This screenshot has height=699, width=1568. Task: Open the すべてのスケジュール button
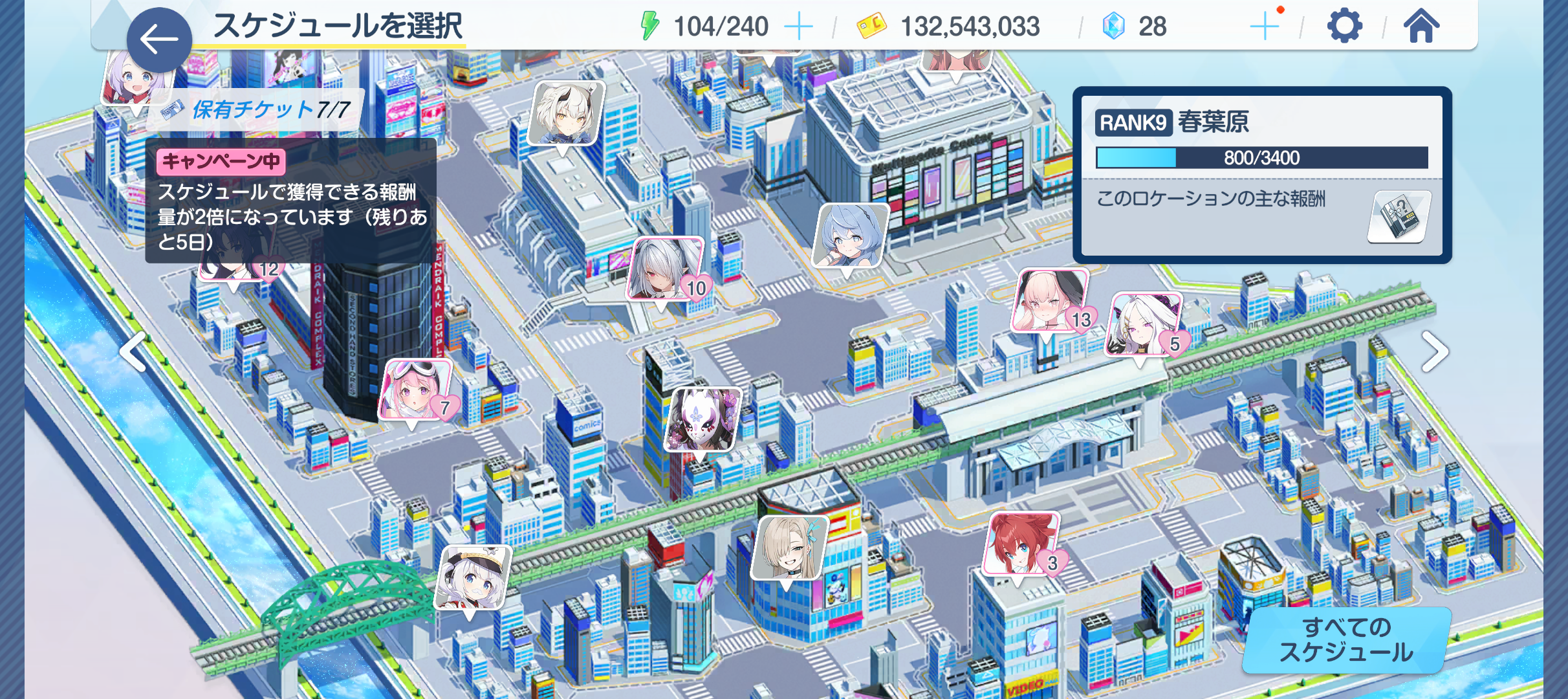[x=1346, y=640]
